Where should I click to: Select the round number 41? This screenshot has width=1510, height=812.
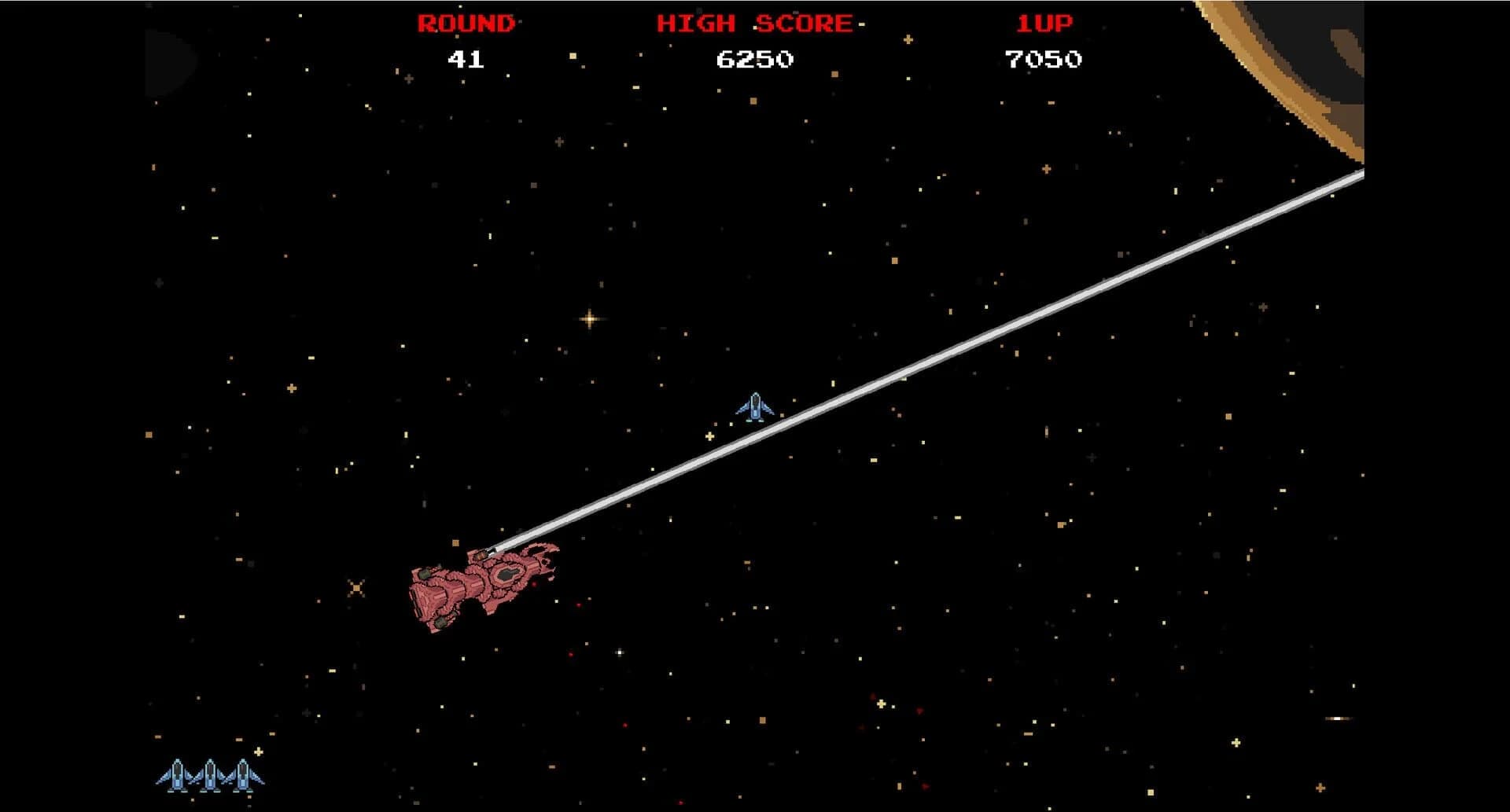[x=466, y=58]
